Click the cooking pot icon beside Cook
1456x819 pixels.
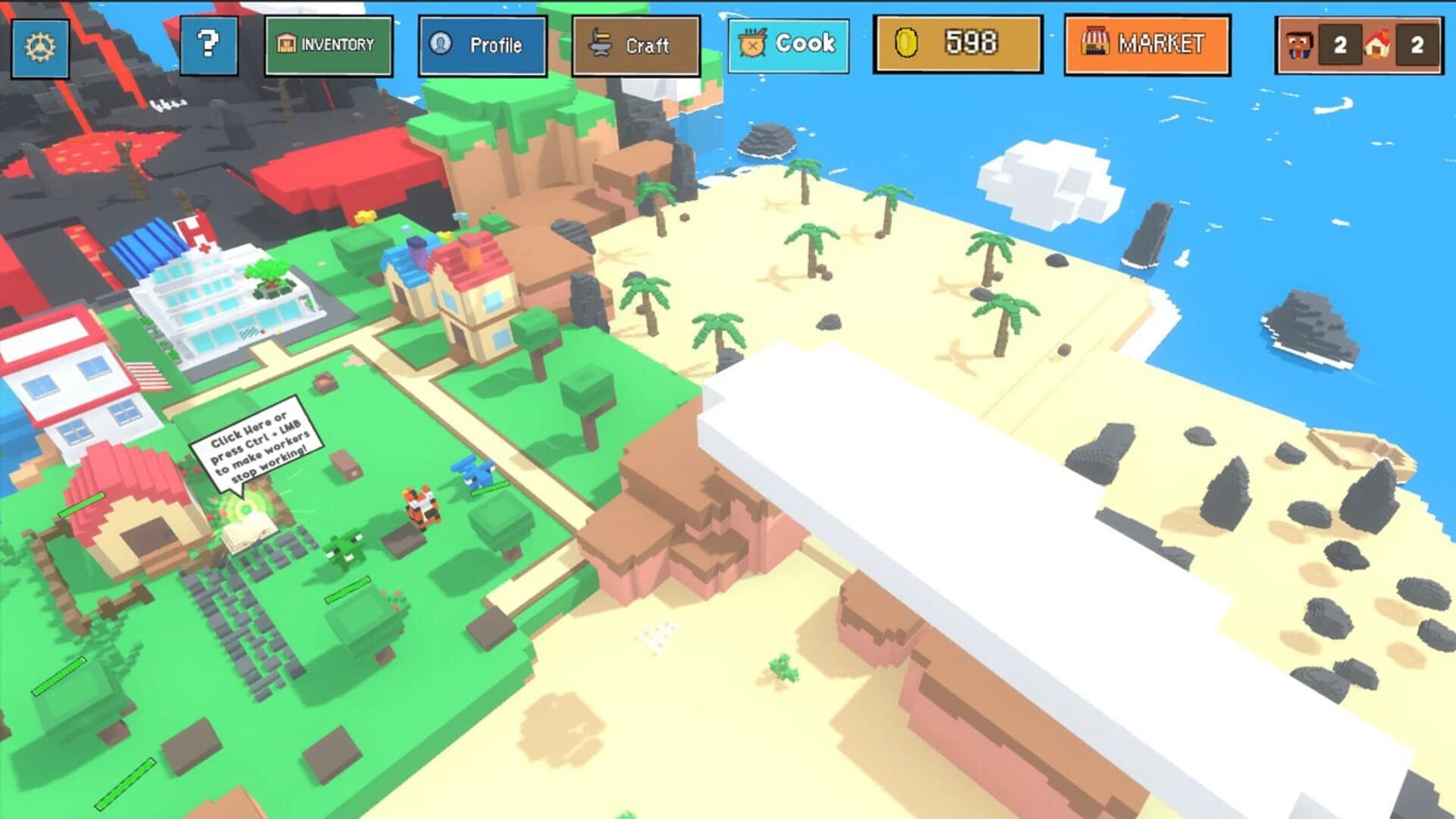752,44
